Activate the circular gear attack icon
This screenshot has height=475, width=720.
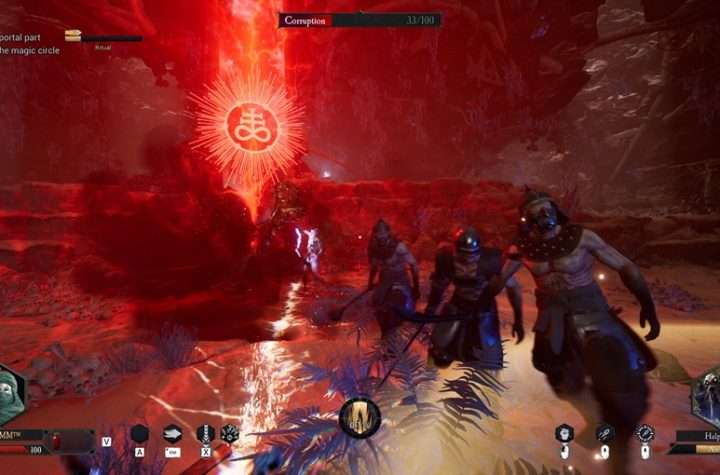pyautogui.click(x=645, y=432)
